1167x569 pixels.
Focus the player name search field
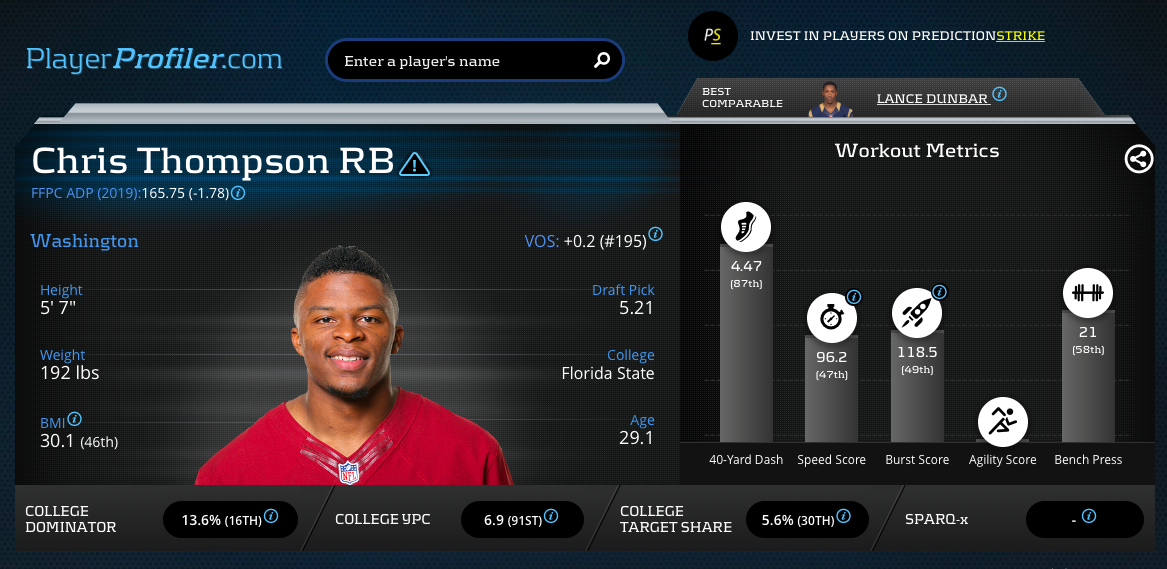(x=460, y=61)
